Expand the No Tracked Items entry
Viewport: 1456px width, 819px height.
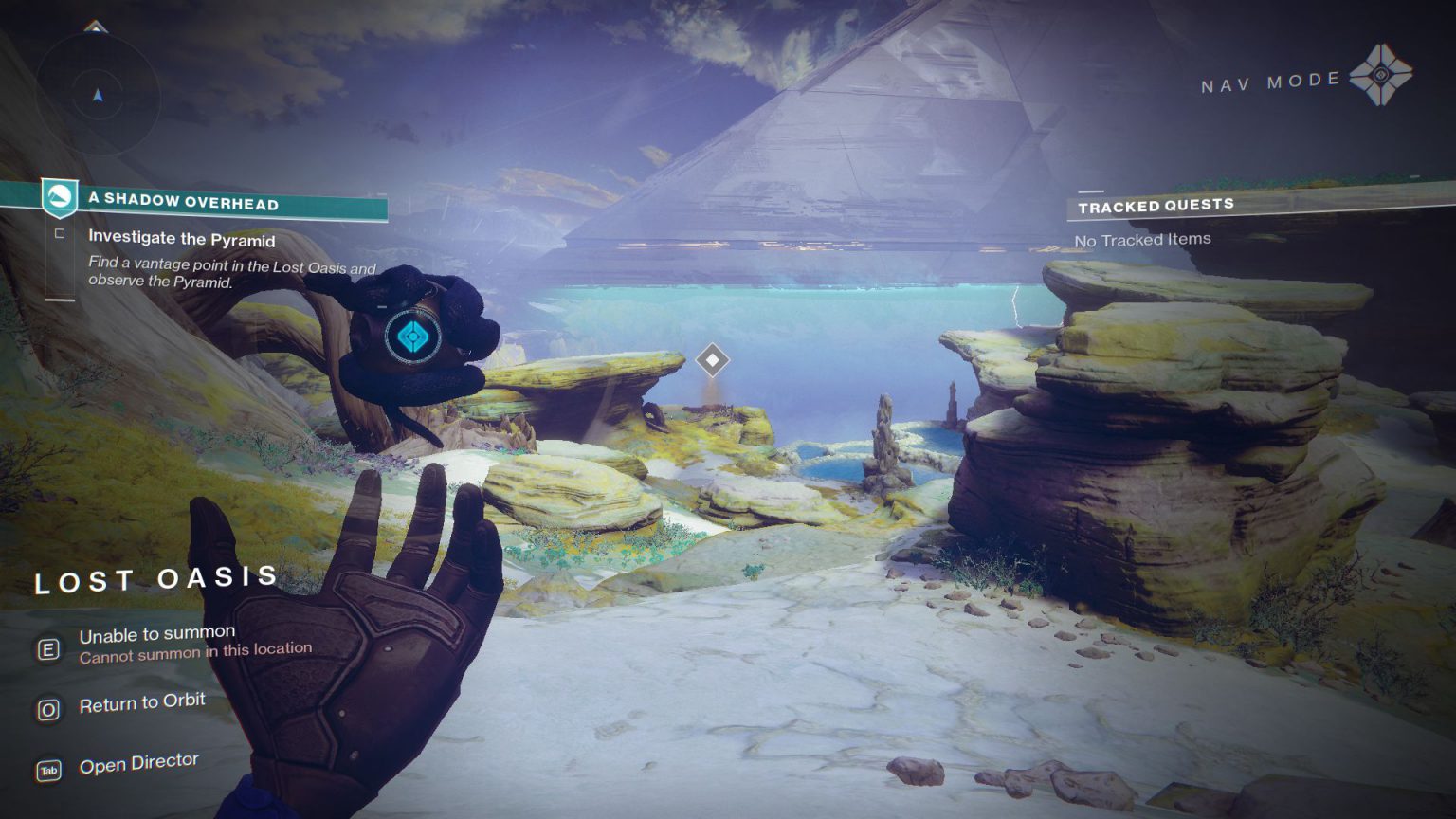tap(1140, 239)
